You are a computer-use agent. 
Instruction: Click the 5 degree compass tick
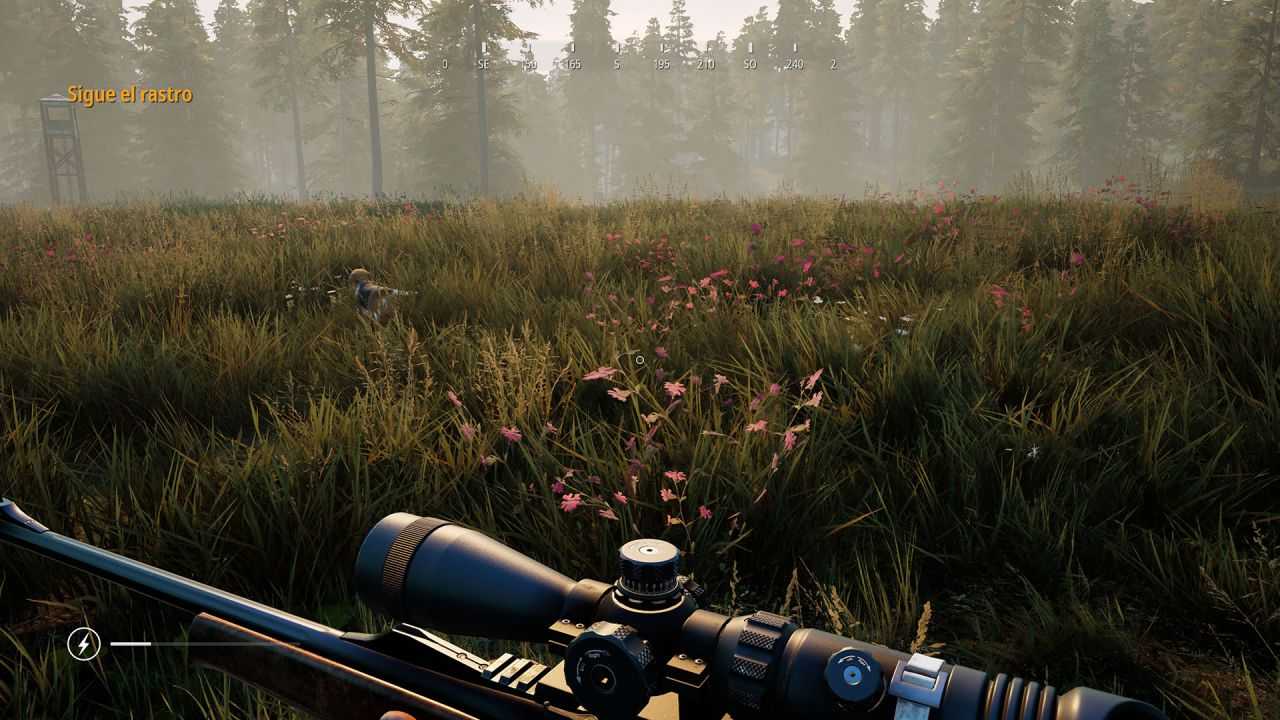(619, 62)
